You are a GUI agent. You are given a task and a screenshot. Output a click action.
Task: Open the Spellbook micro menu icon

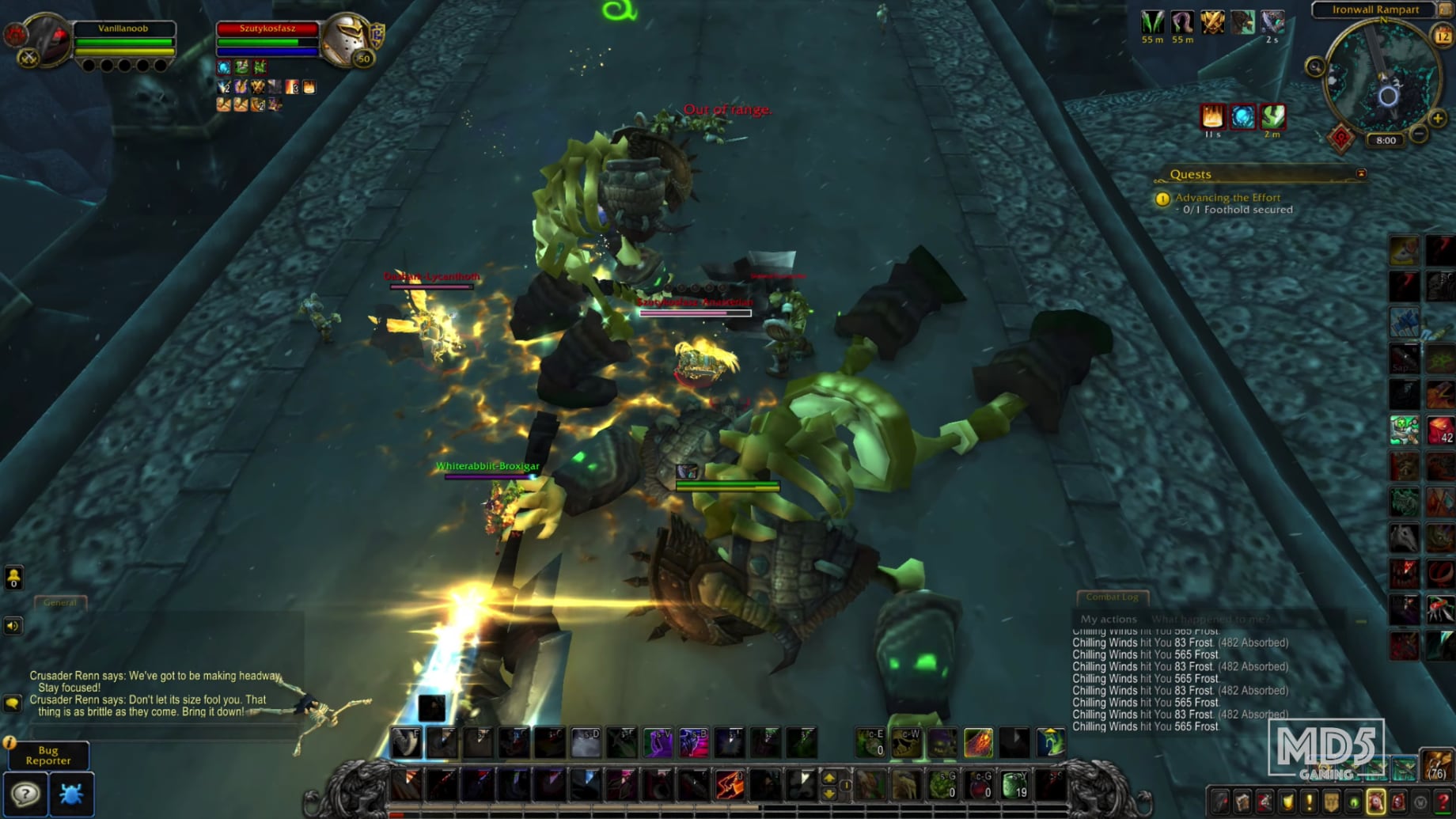[x=1244, y=802]
